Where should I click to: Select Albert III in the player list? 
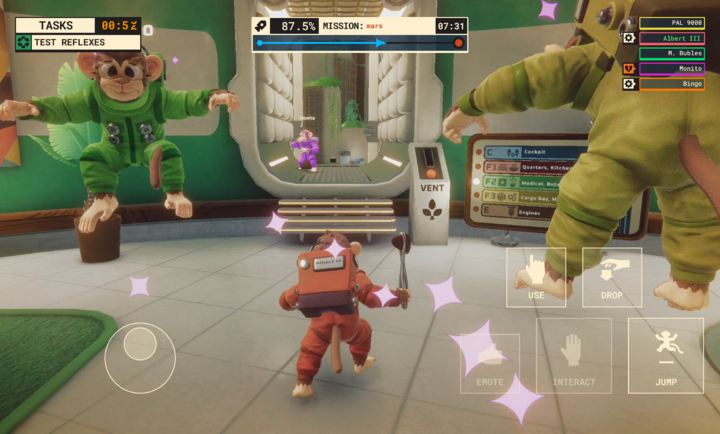[x=671, y=38]
